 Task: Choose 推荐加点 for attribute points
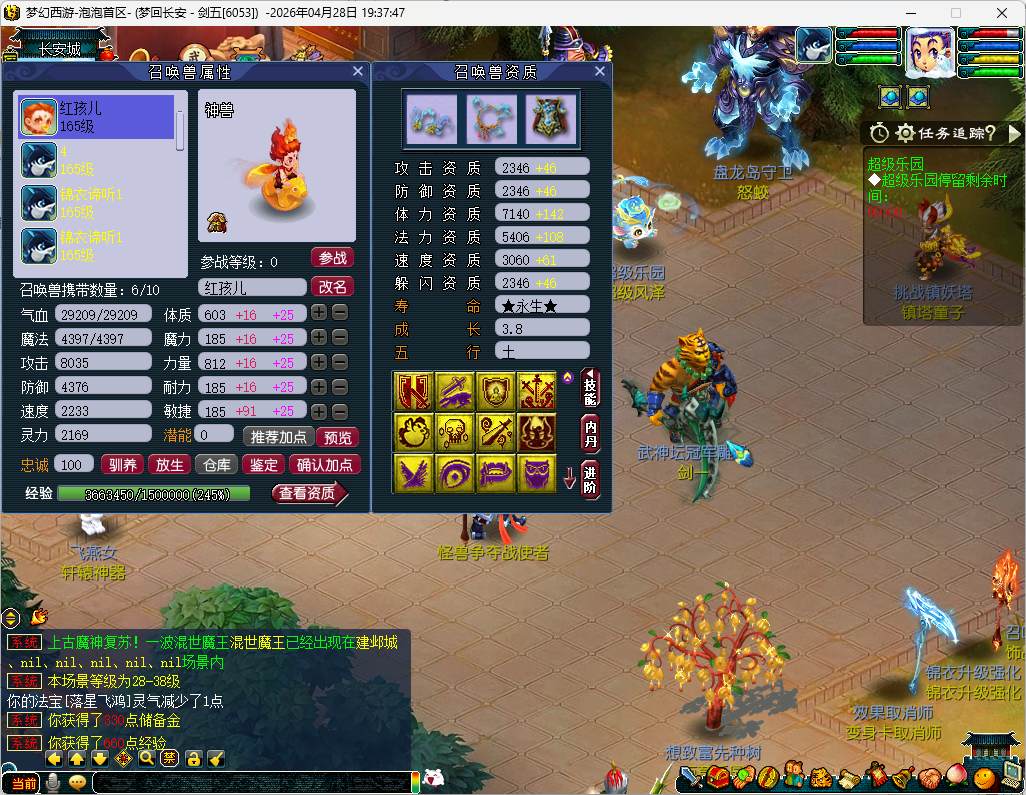click(277, 437)
